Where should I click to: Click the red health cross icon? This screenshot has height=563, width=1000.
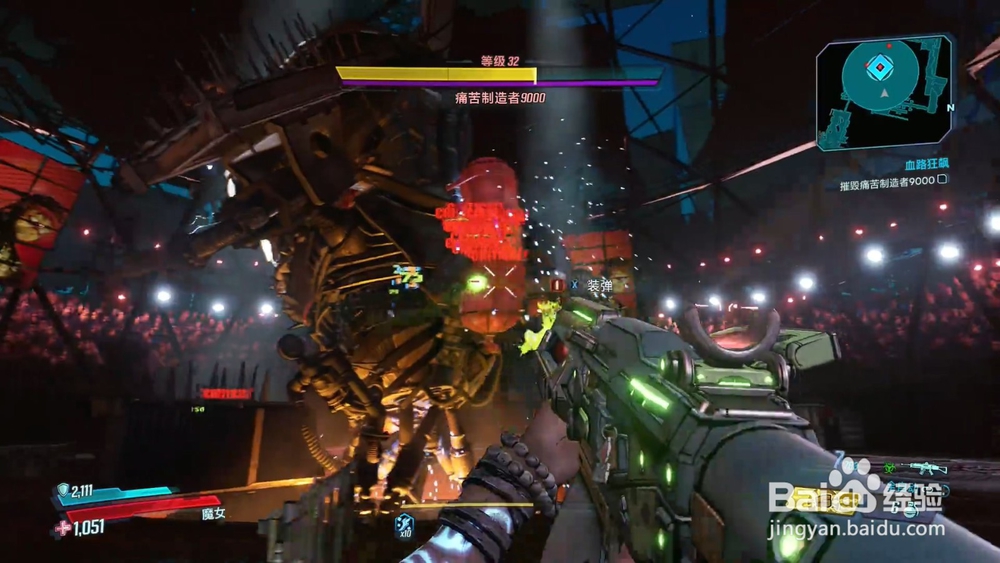pos(63,527)
